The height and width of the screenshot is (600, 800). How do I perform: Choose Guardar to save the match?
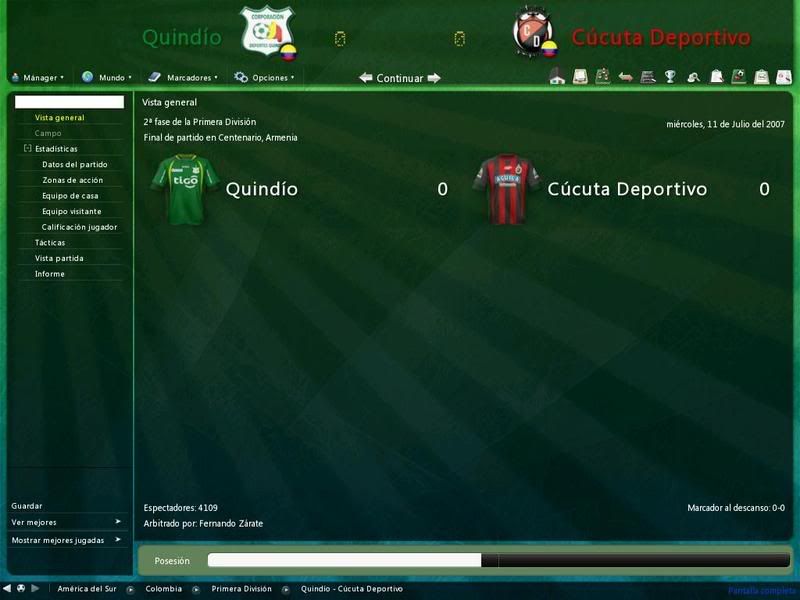[x=27, y=506]
